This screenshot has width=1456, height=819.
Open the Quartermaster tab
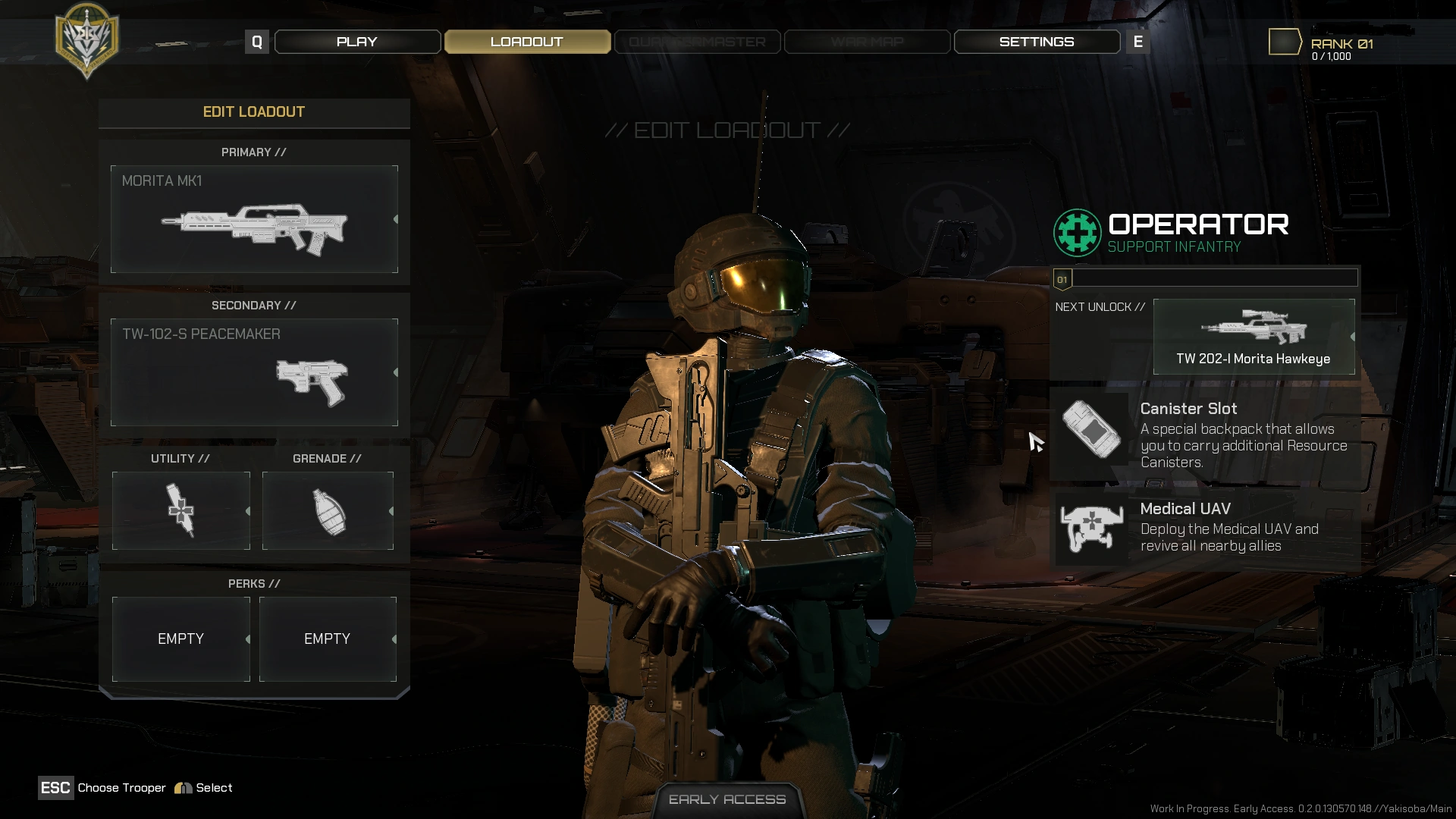(x=697, y=42)
